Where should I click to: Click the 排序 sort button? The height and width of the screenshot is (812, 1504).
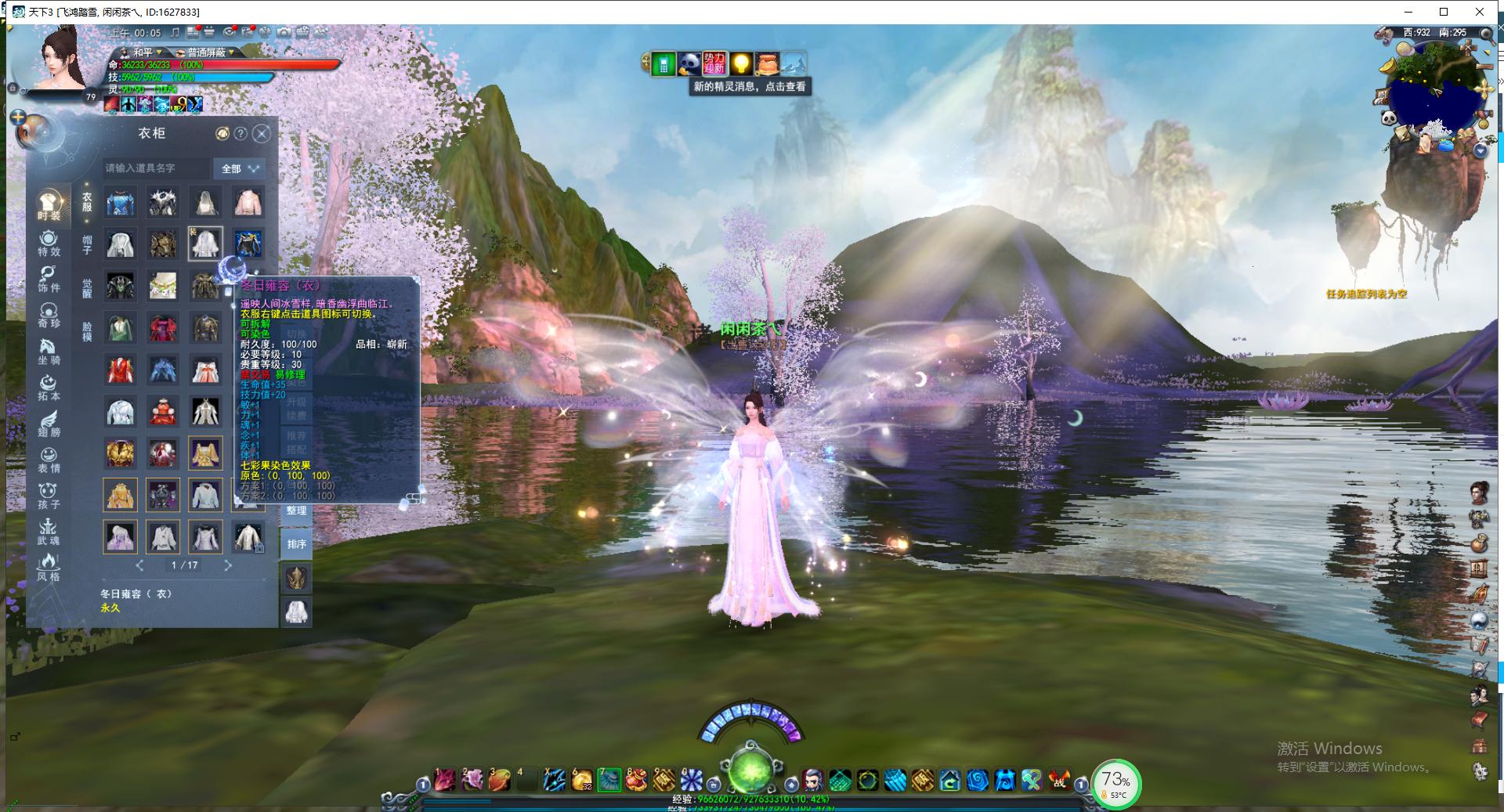tap(296, 543)
